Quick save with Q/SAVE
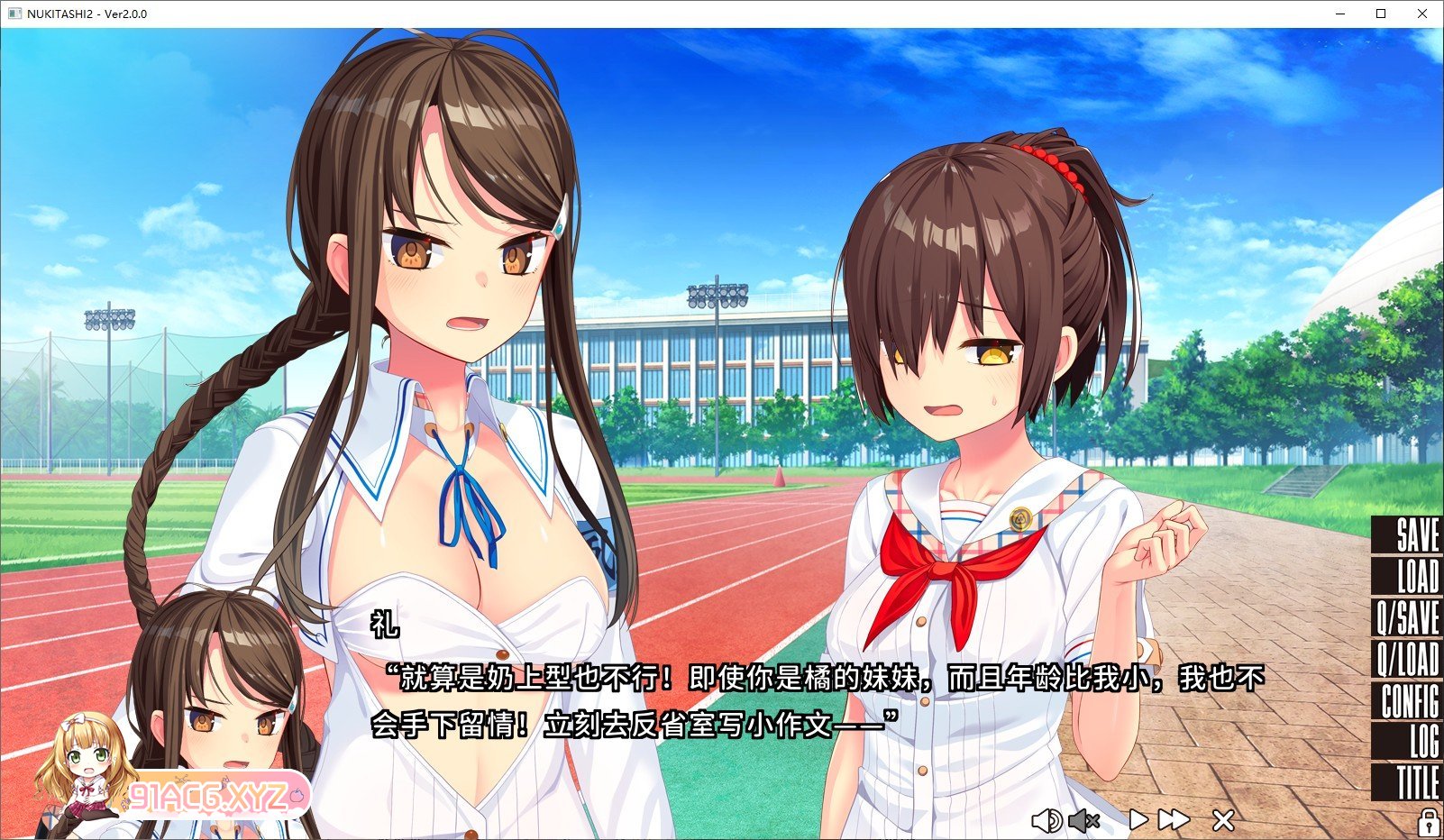The image size is (1444, 840). click(1408, 618)
